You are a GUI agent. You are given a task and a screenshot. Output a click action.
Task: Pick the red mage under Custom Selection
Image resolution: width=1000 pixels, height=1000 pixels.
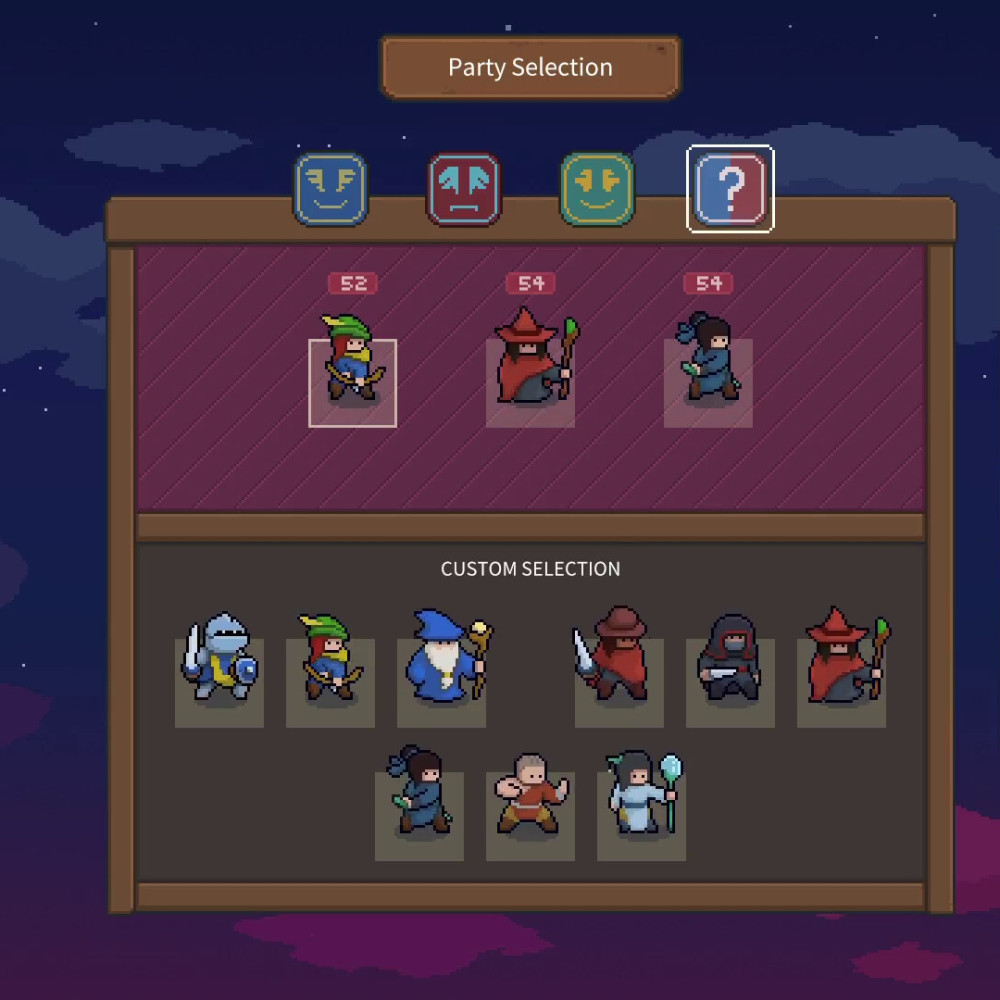pyautogui.click(x=841, y=682)
